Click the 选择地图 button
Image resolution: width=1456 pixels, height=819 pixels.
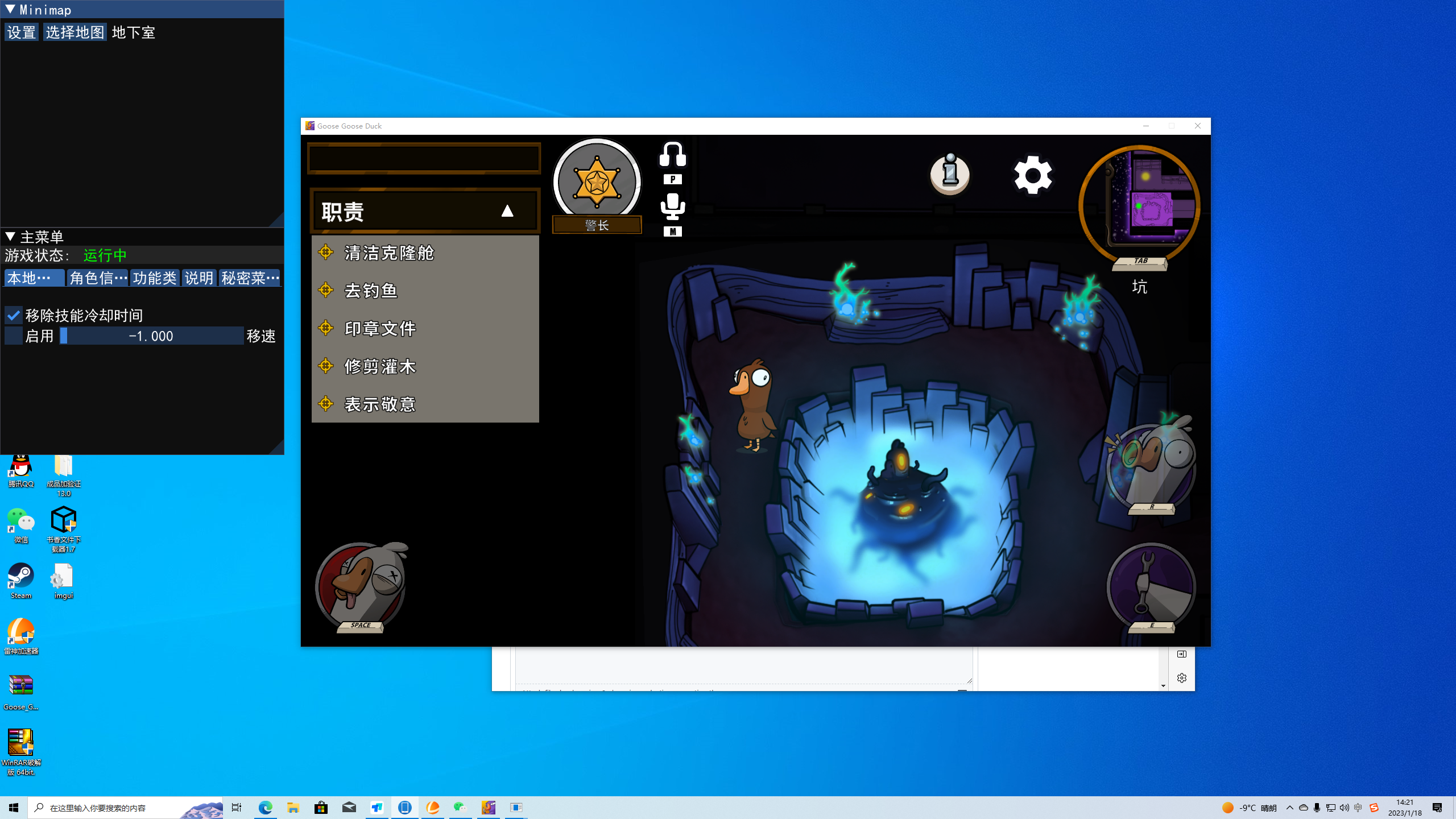75,32
